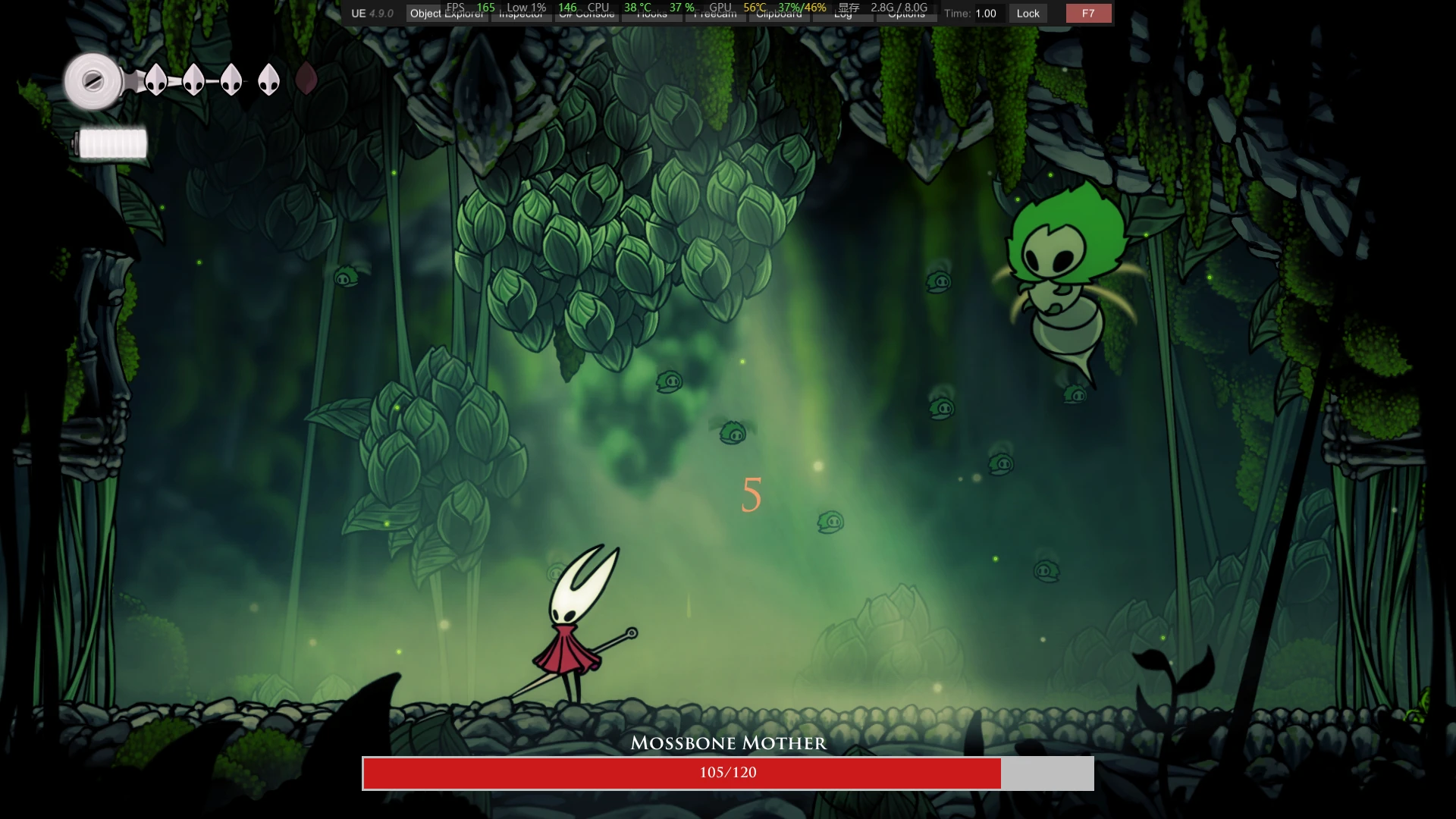Click the silk spool icon in the HUD
This screenshot has height=819, width=1456.
[x=93, y=80]
